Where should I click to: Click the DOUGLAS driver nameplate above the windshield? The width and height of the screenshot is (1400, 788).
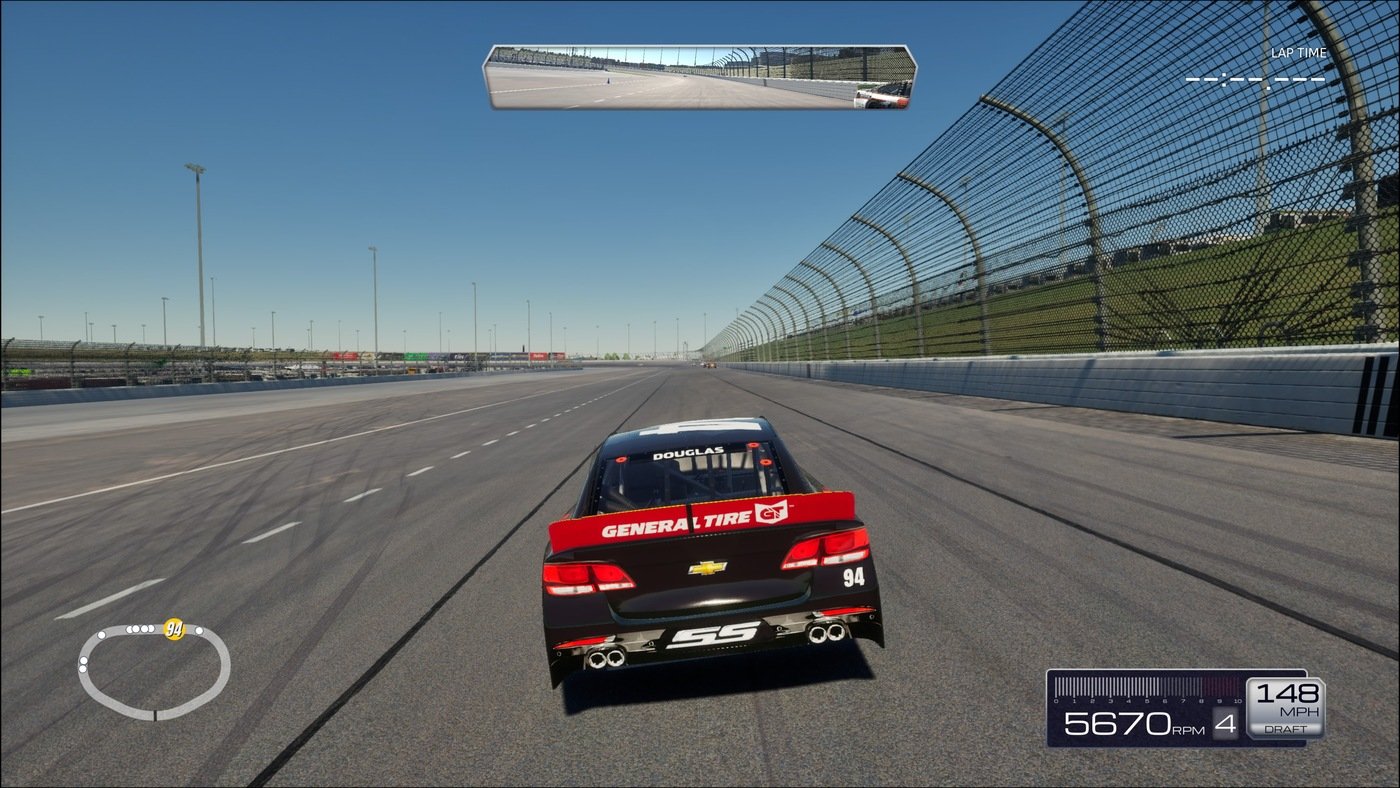(x=690, y=452)
